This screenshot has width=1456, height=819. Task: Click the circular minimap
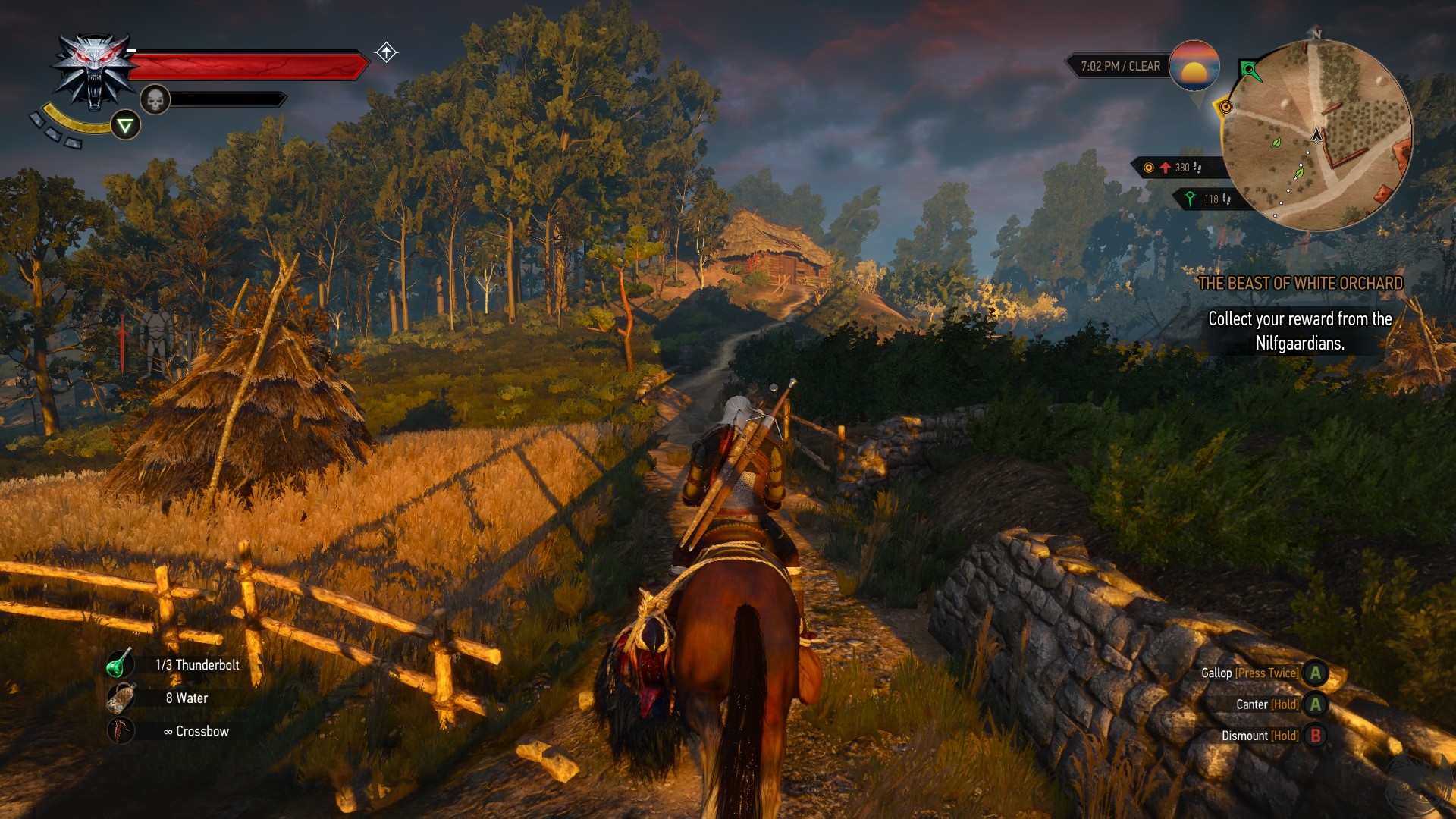[1317, 136]
